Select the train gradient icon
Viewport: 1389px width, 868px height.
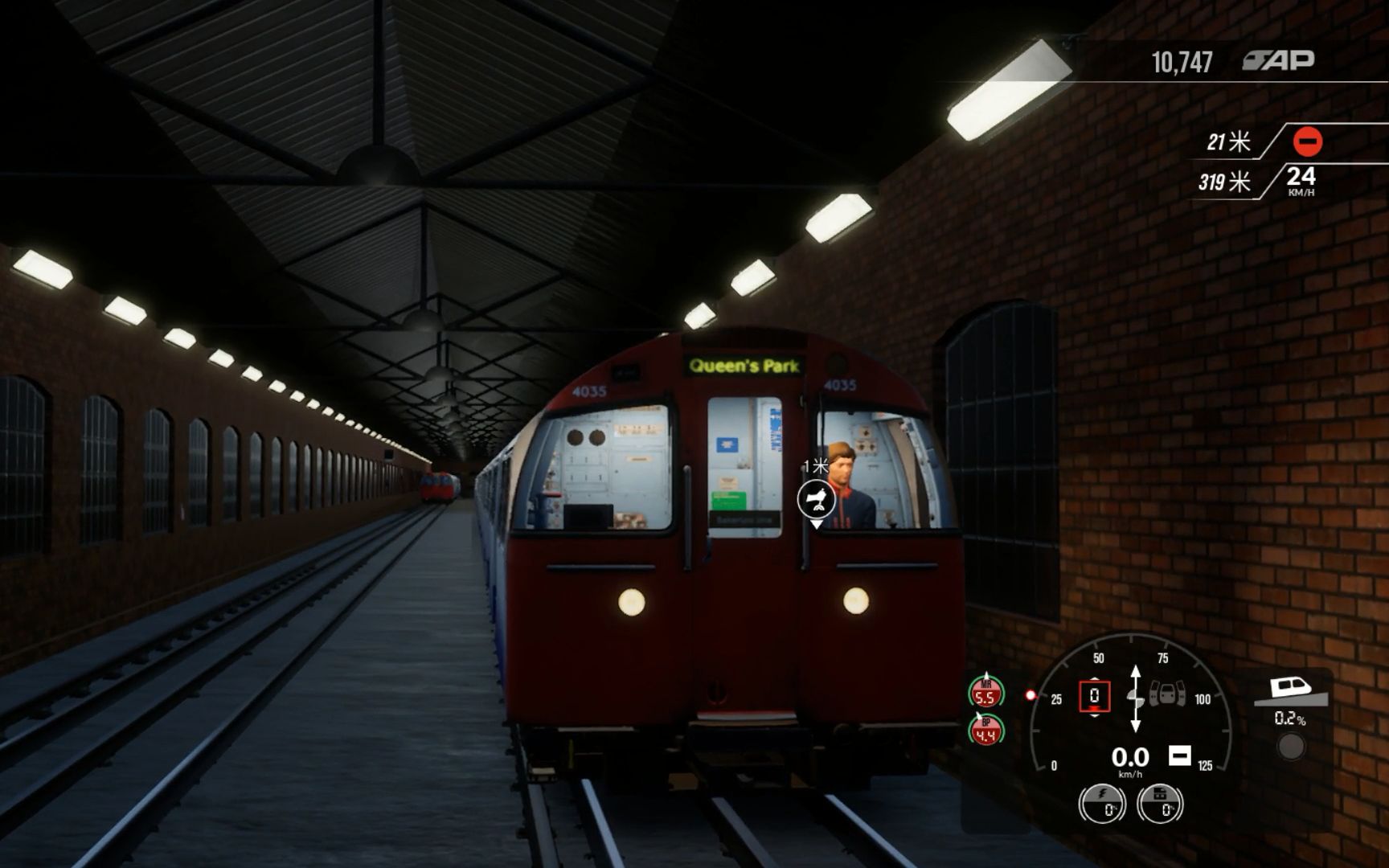[1289, 690]
